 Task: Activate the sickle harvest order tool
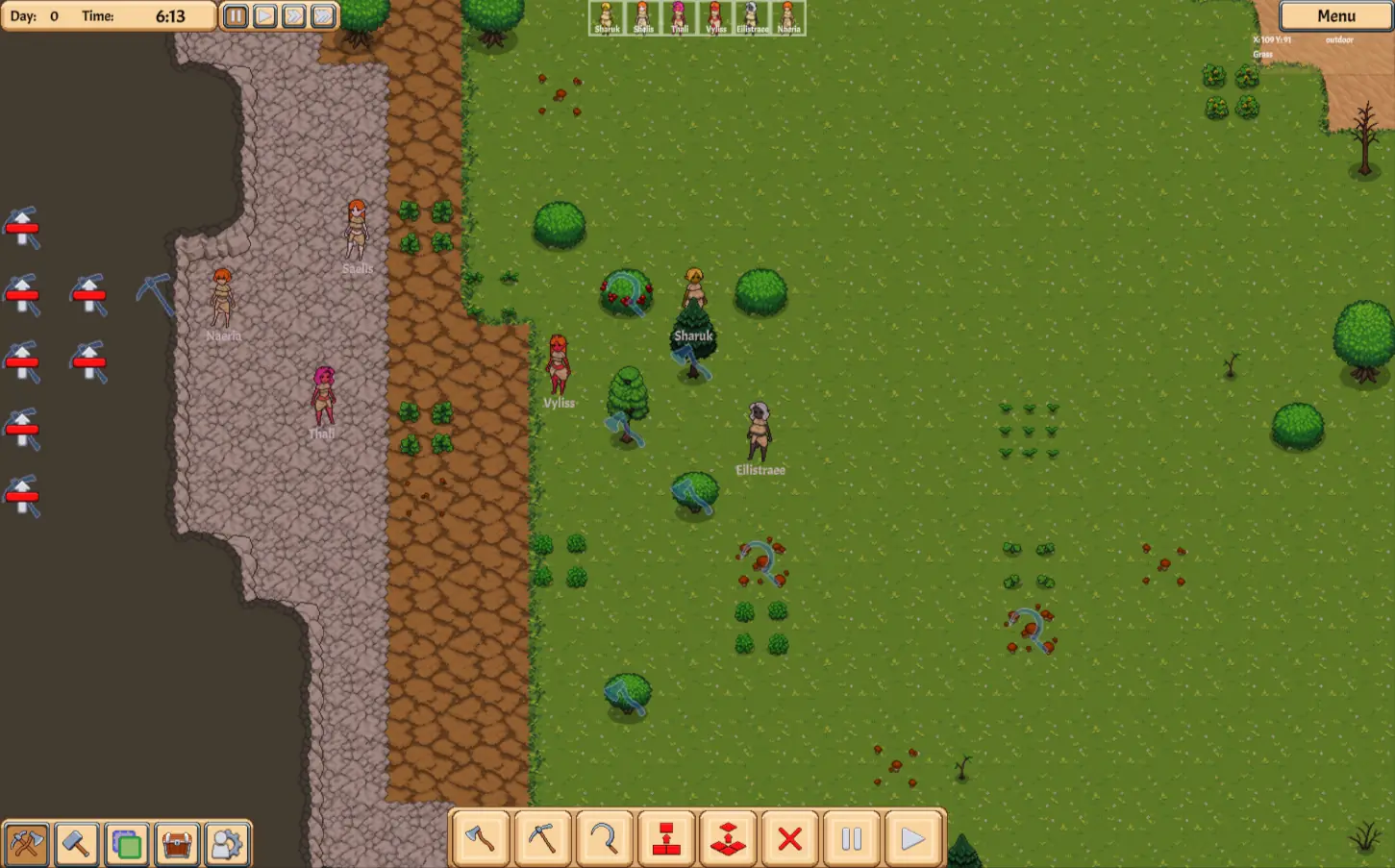coord(604,839)
